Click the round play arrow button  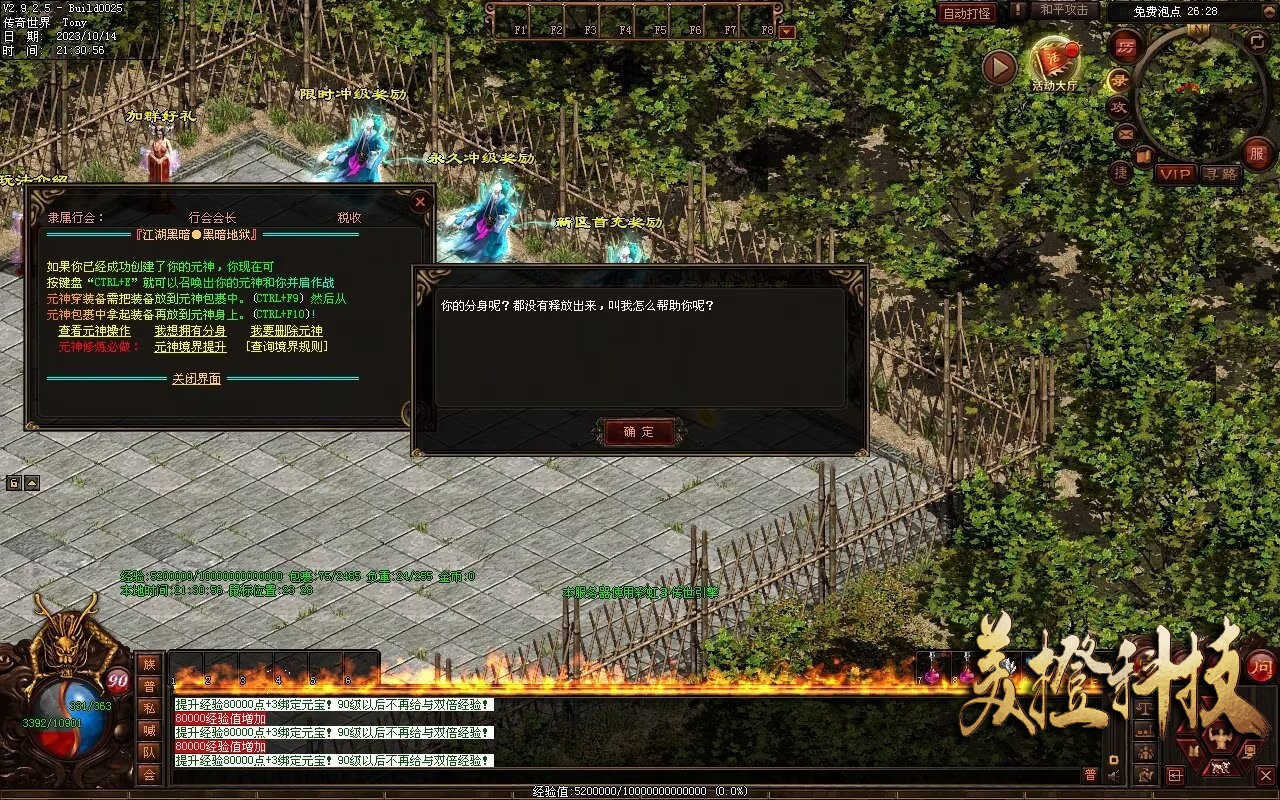tap(999, 67)
